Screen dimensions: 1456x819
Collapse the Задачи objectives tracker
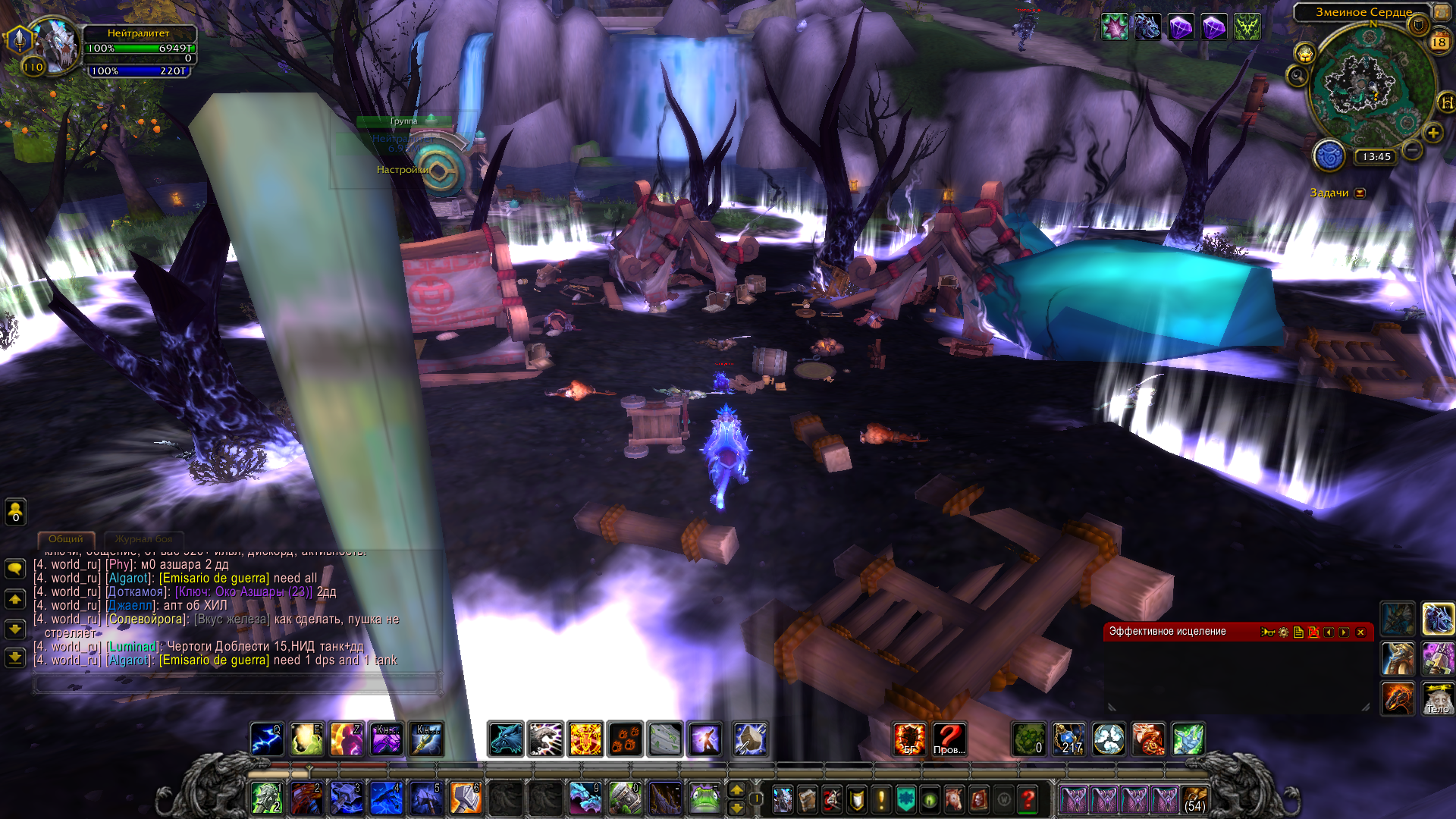point(1360,193)
